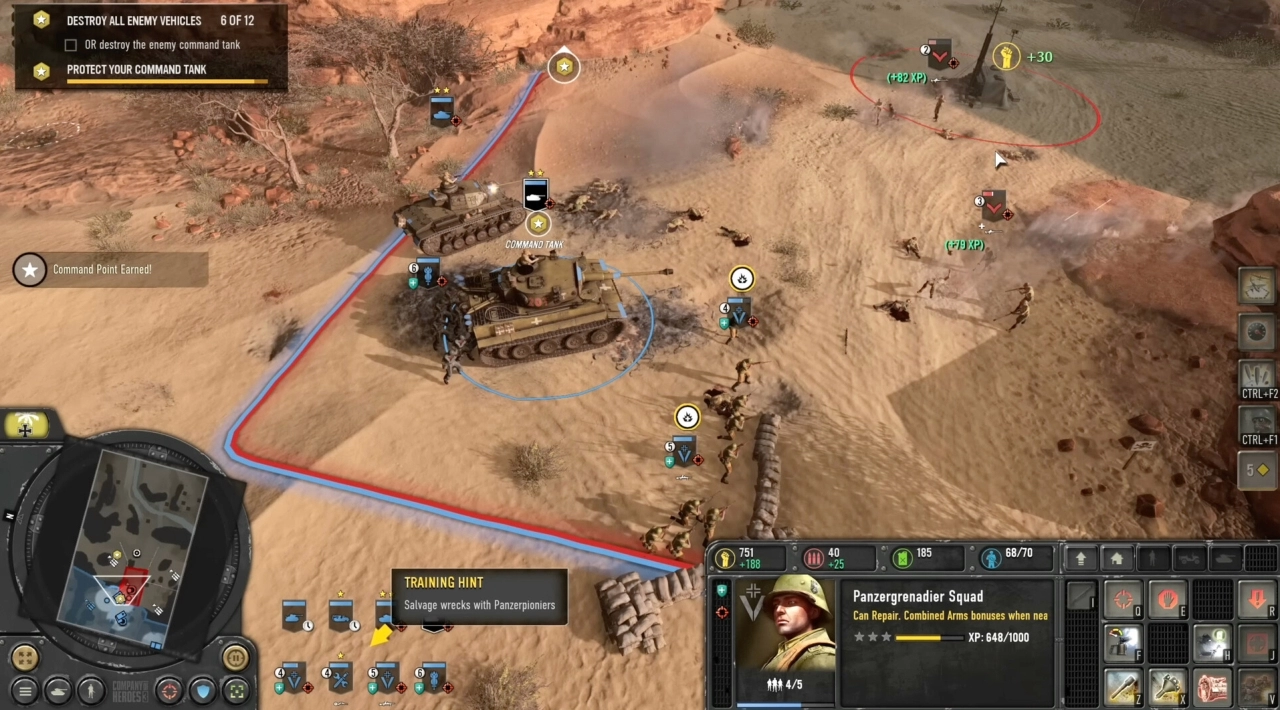The image size is (1280, 710).
Task: Toggle the optional destroy enemy command tank checkbox
Action: tap(71, 45)
